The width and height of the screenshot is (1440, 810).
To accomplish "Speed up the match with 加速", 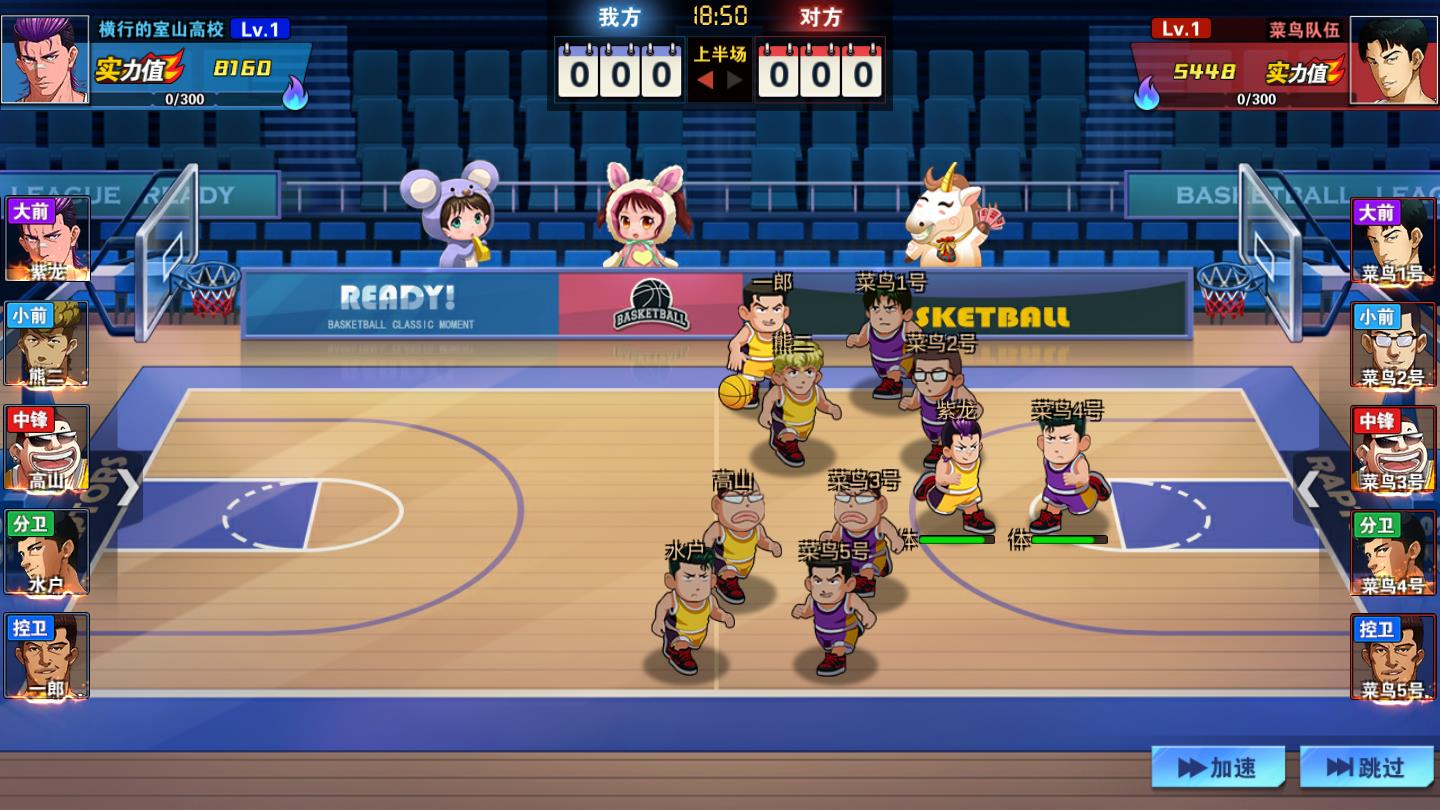I will click(x=1217, y=767).
